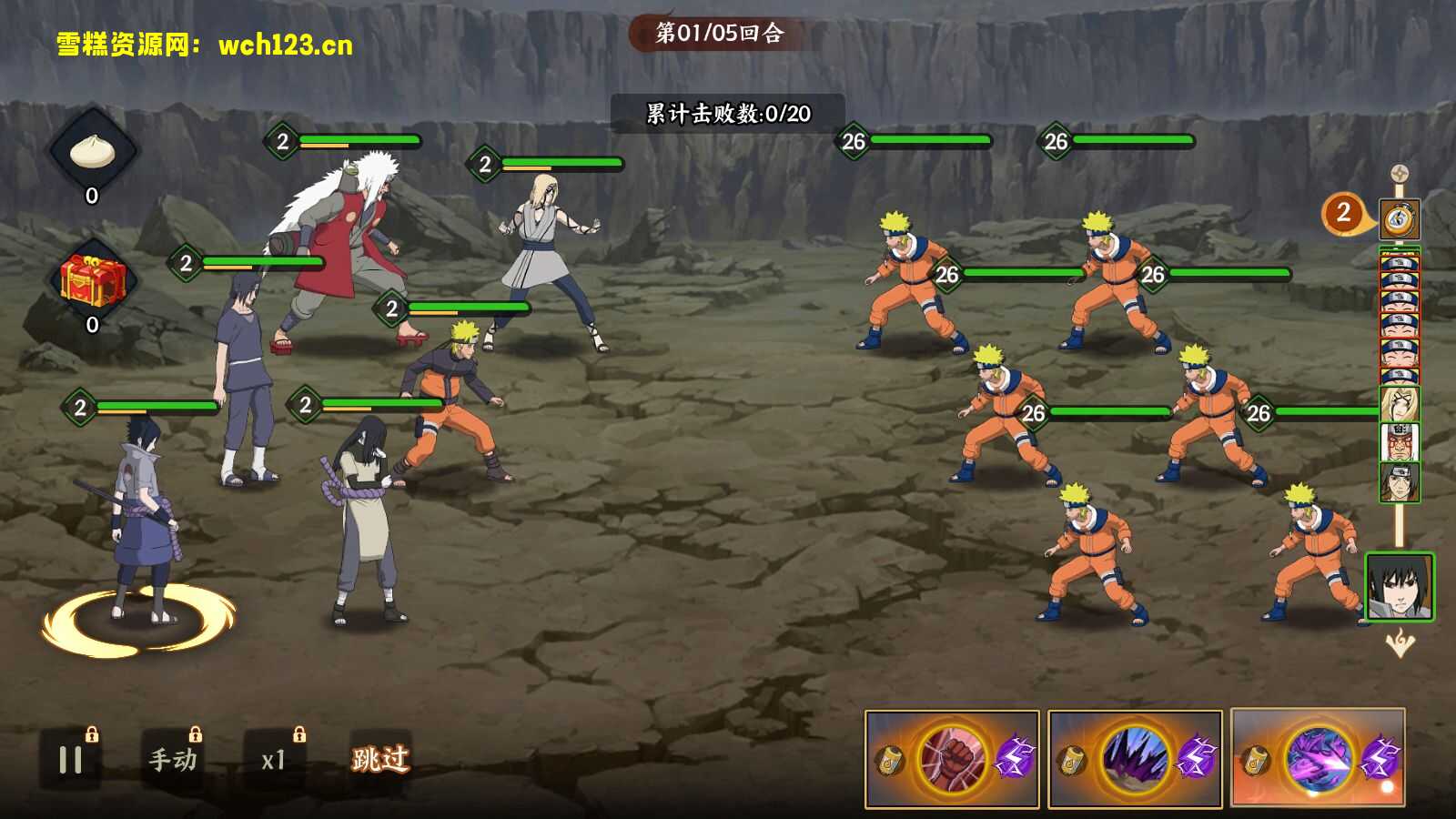This screenshot has width=1456, height=819.
Task: Change the x1 battle speed
Action: 273,760
